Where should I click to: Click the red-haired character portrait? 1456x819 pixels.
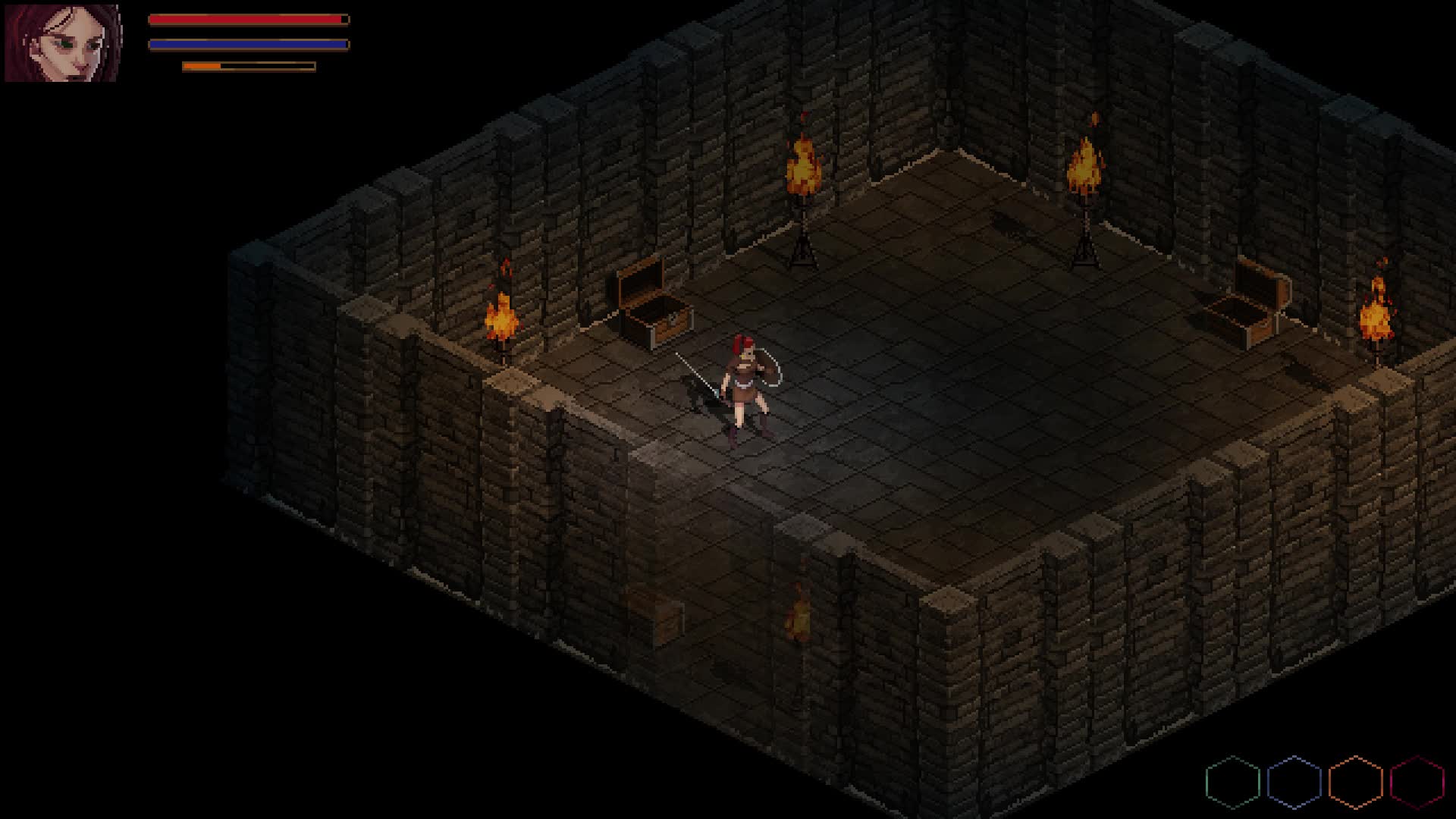pos(62,42)
